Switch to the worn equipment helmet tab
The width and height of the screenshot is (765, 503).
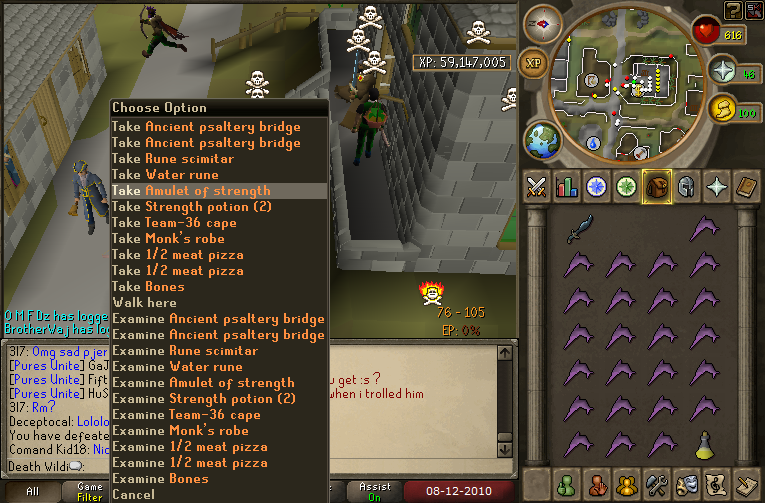(686, 186)
